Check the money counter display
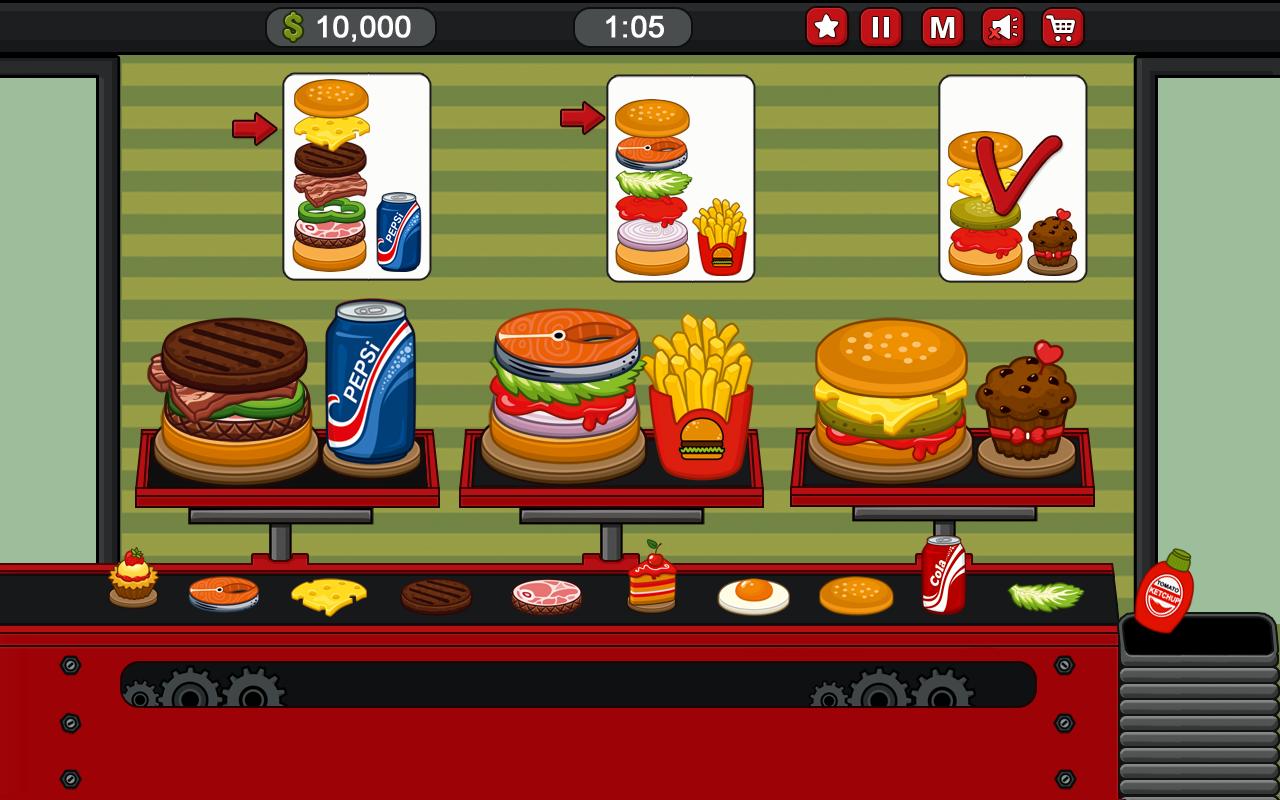This screenshot has height=800, width=1280. pyautogui.click(x=349, y=27)
